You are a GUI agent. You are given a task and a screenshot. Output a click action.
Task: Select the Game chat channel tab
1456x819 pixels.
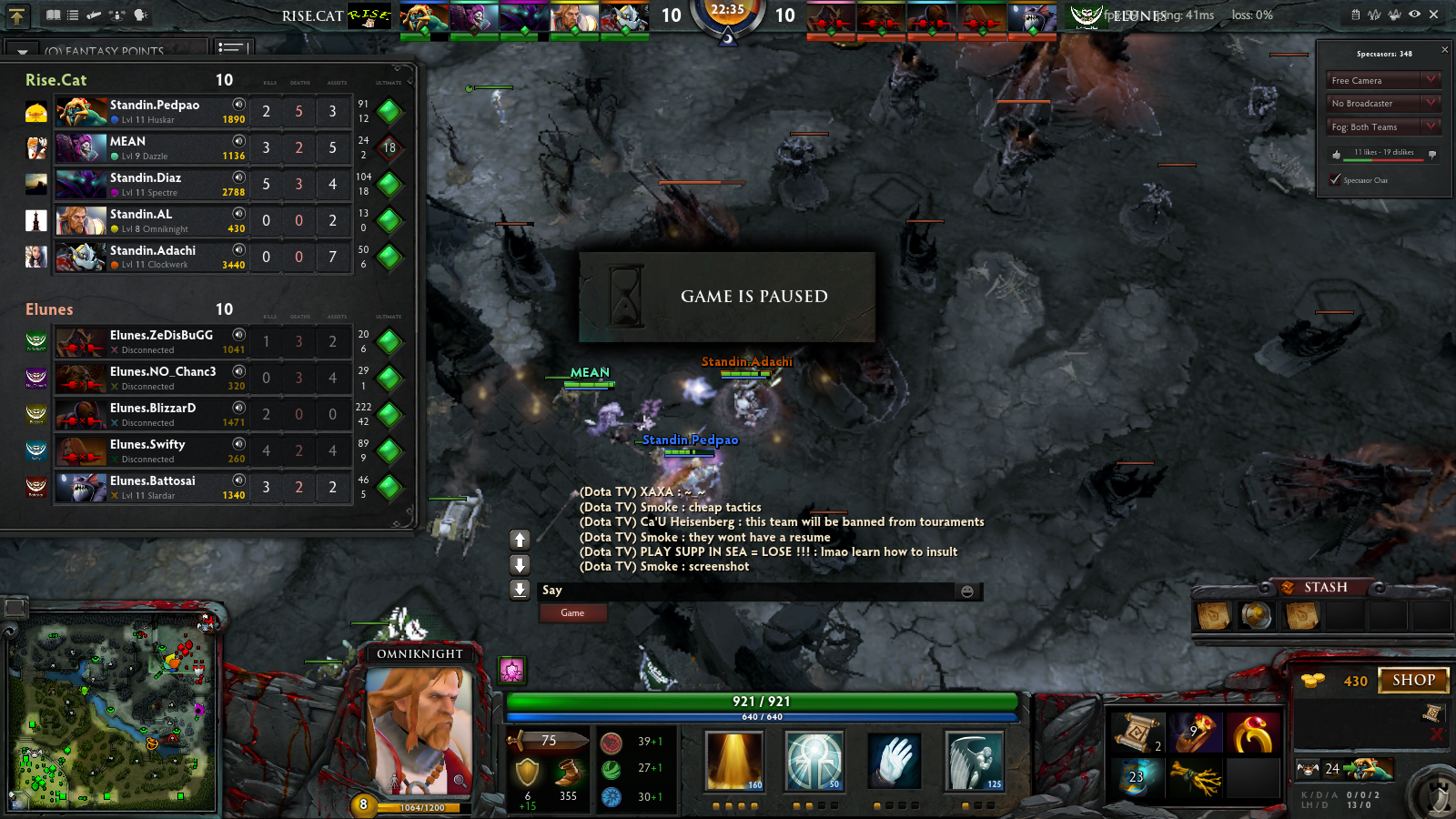point(572,613)
